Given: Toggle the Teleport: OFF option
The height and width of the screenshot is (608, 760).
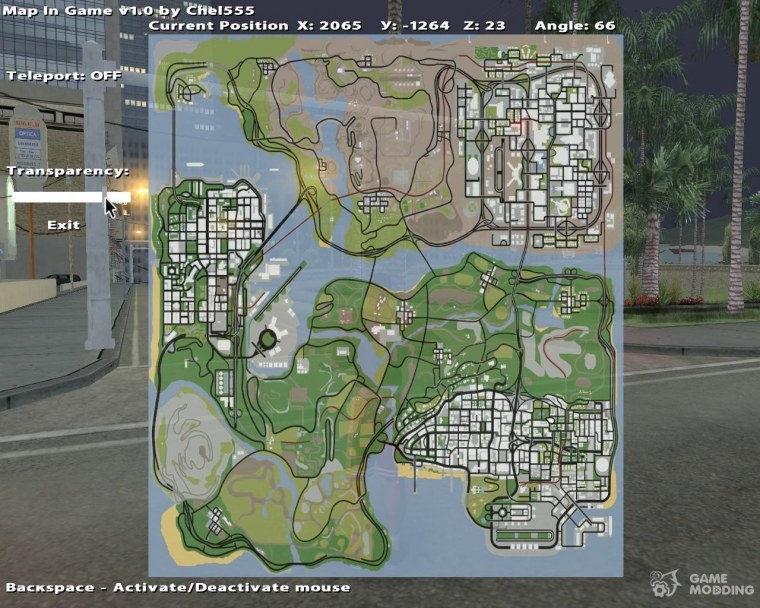Looking at the screenshot, I should (x=64, y=75).
